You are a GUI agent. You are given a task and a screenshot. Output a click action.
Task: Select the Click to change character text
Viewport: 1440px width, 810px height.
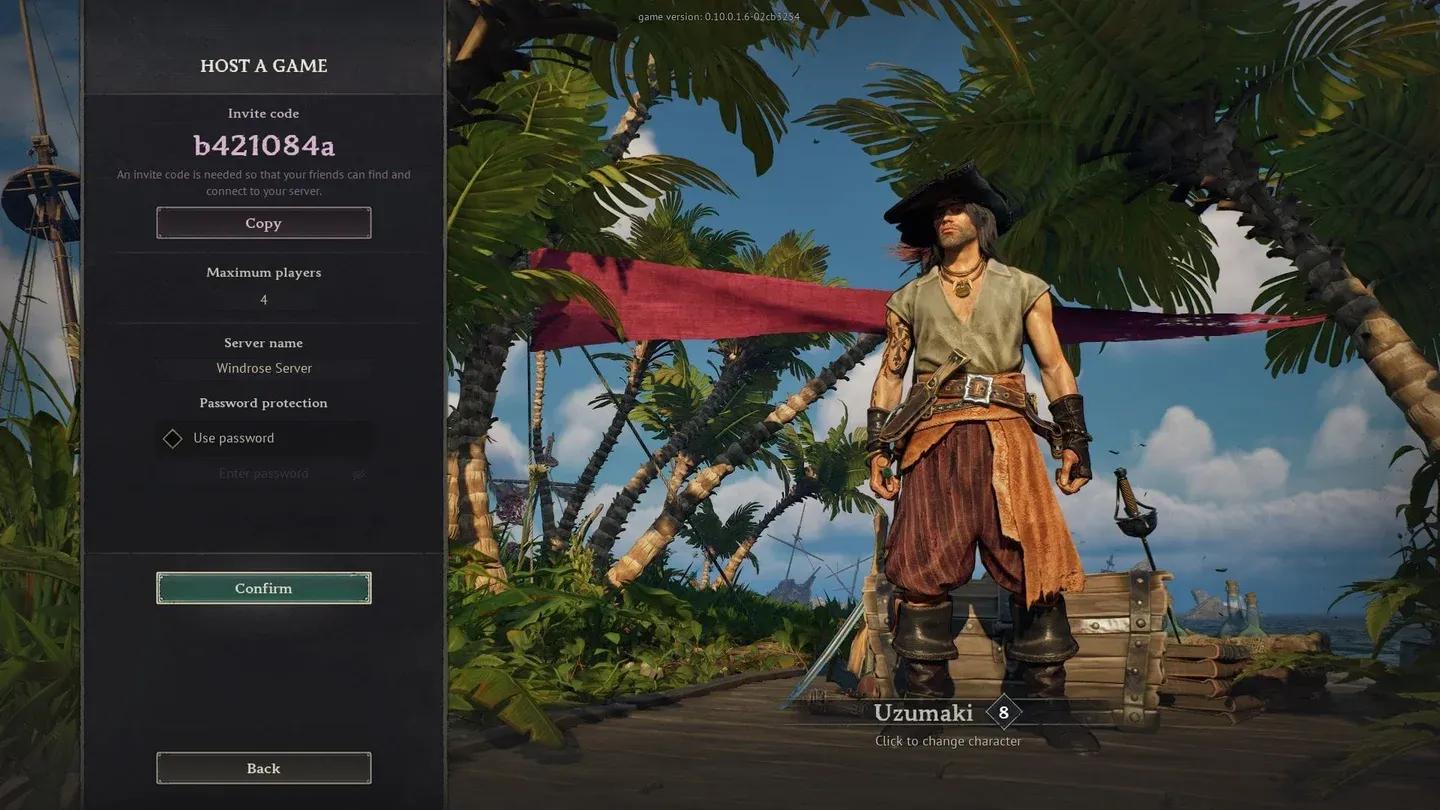coord(946,740)
